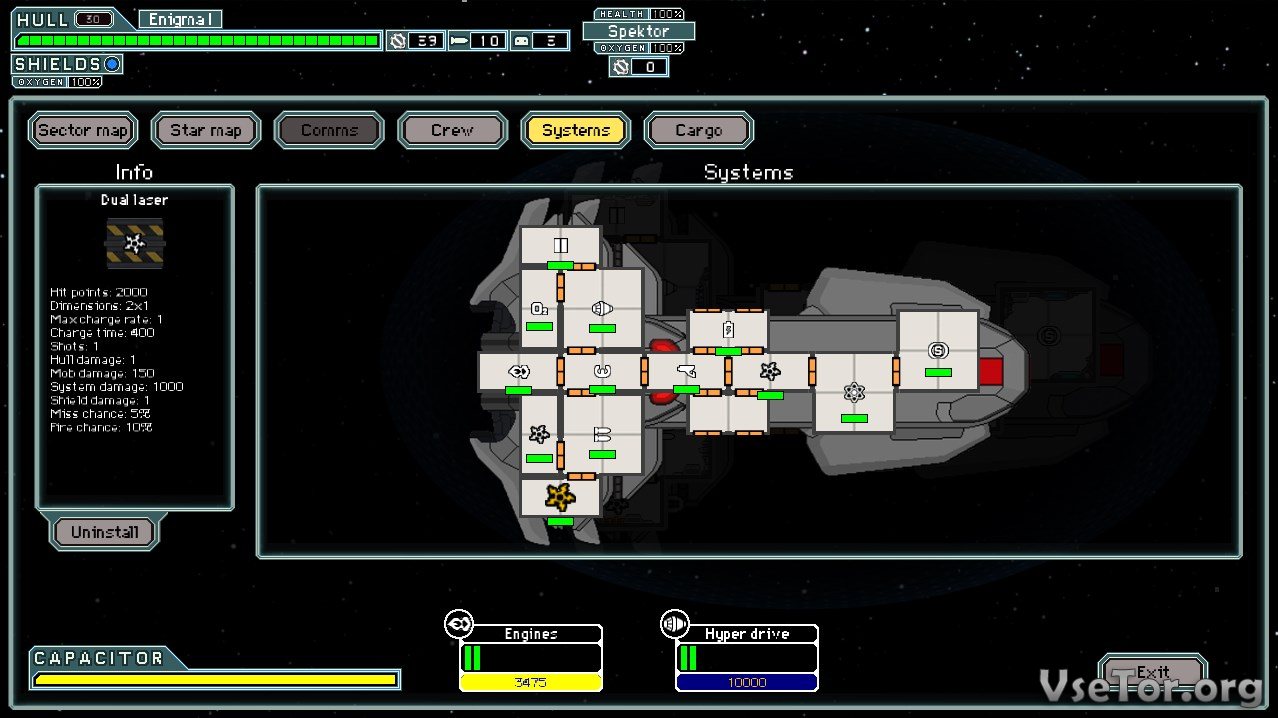Open the Hyper drive power panel

click(x=746, y=656)
